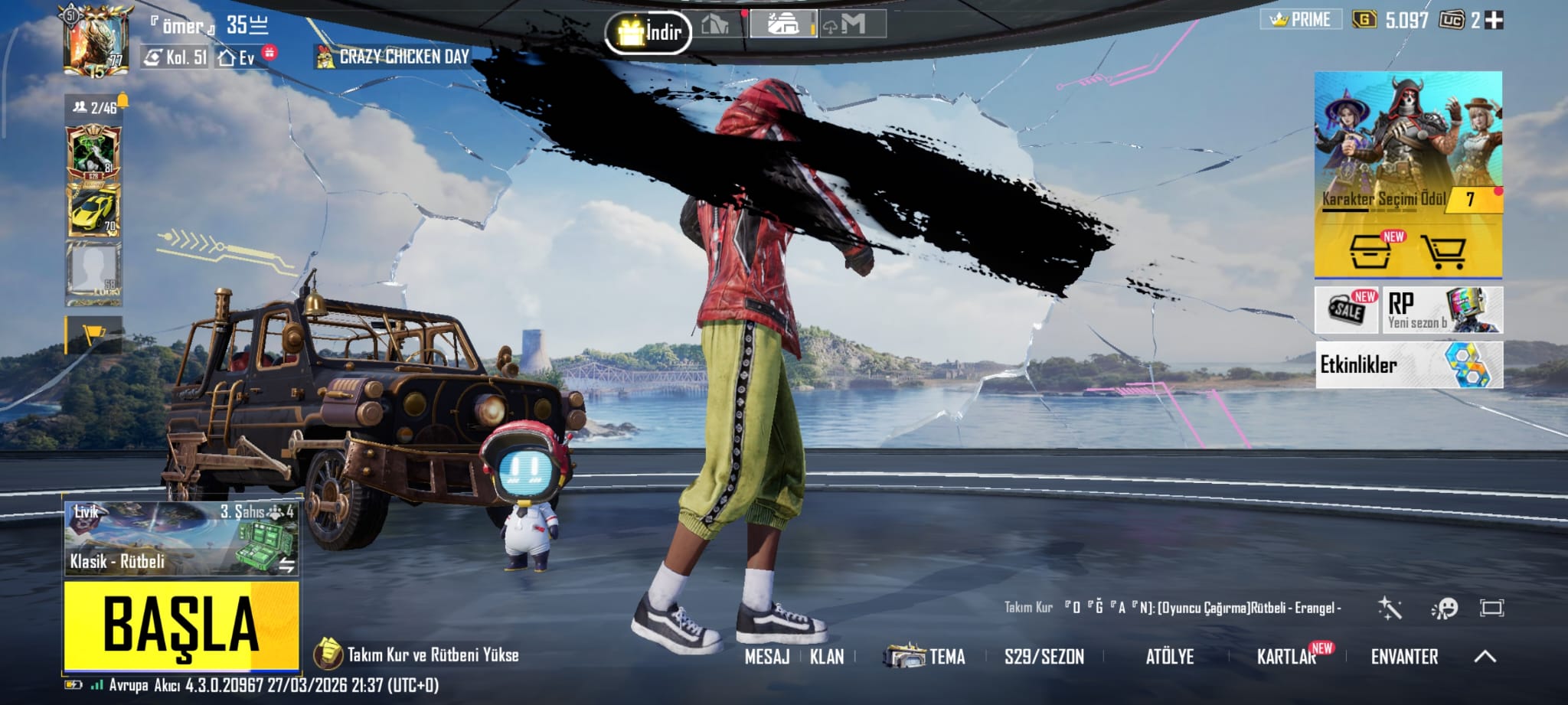Open the KLAN menu

coord(827,657)
